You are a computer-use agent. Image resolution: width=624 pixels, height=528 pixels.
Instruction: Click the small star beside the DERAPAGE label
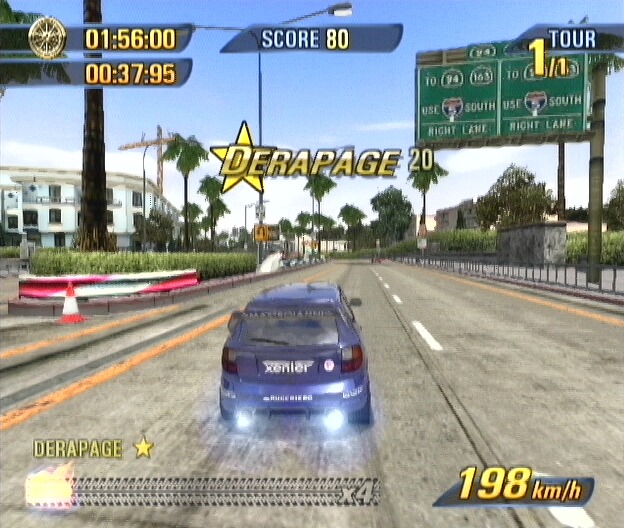(143, 447)
